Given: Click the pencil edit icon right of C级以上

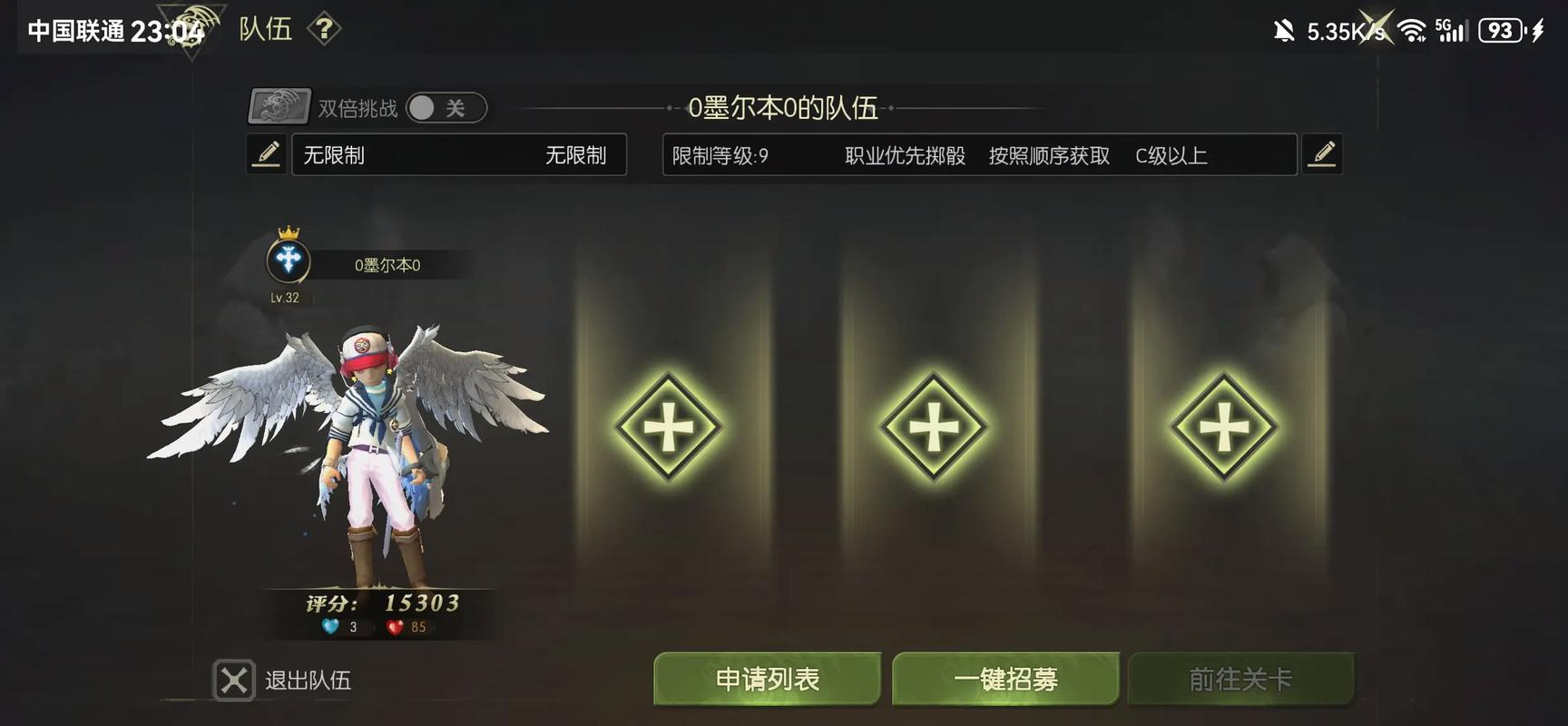Looking at the screenshot, I should coord(1322,153).
